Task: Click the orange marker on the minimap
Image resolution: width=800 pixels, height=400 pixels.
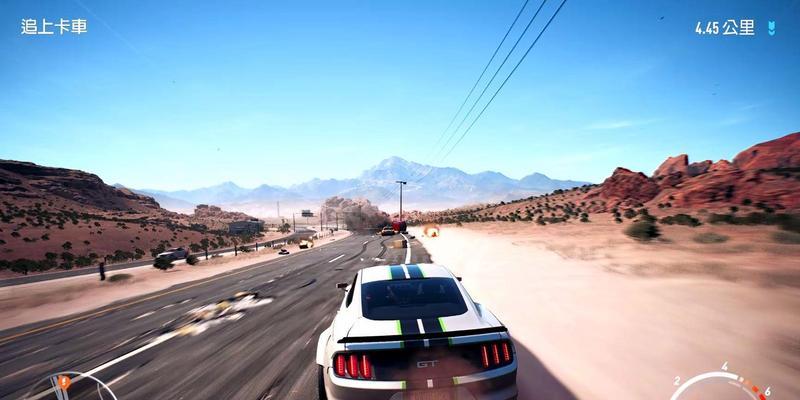Action: [x=65, y=381]
